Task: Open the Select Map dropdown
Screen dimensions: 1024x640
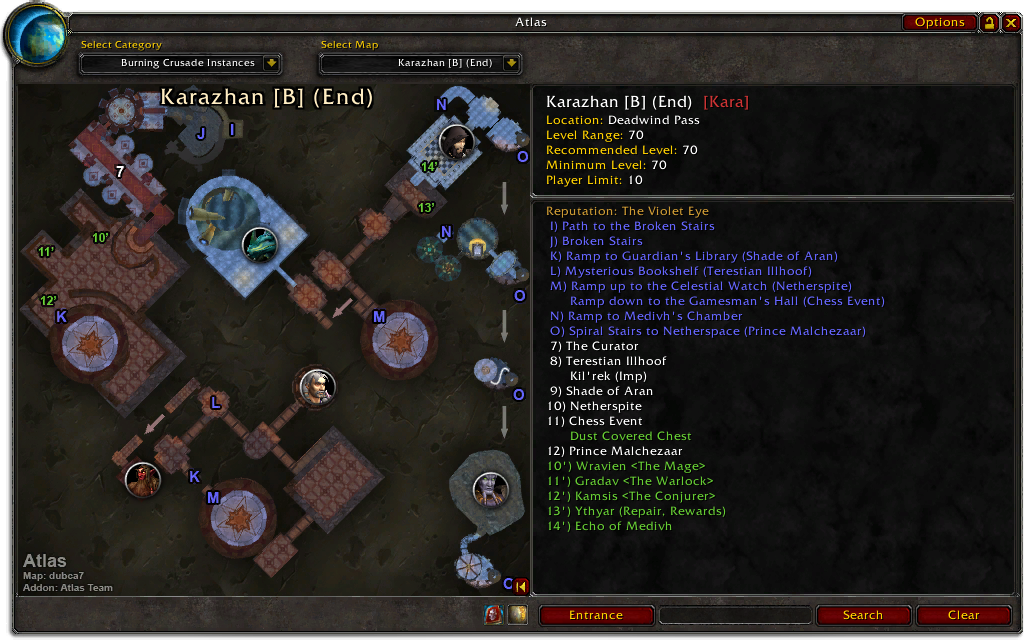Action: (511, 63)
